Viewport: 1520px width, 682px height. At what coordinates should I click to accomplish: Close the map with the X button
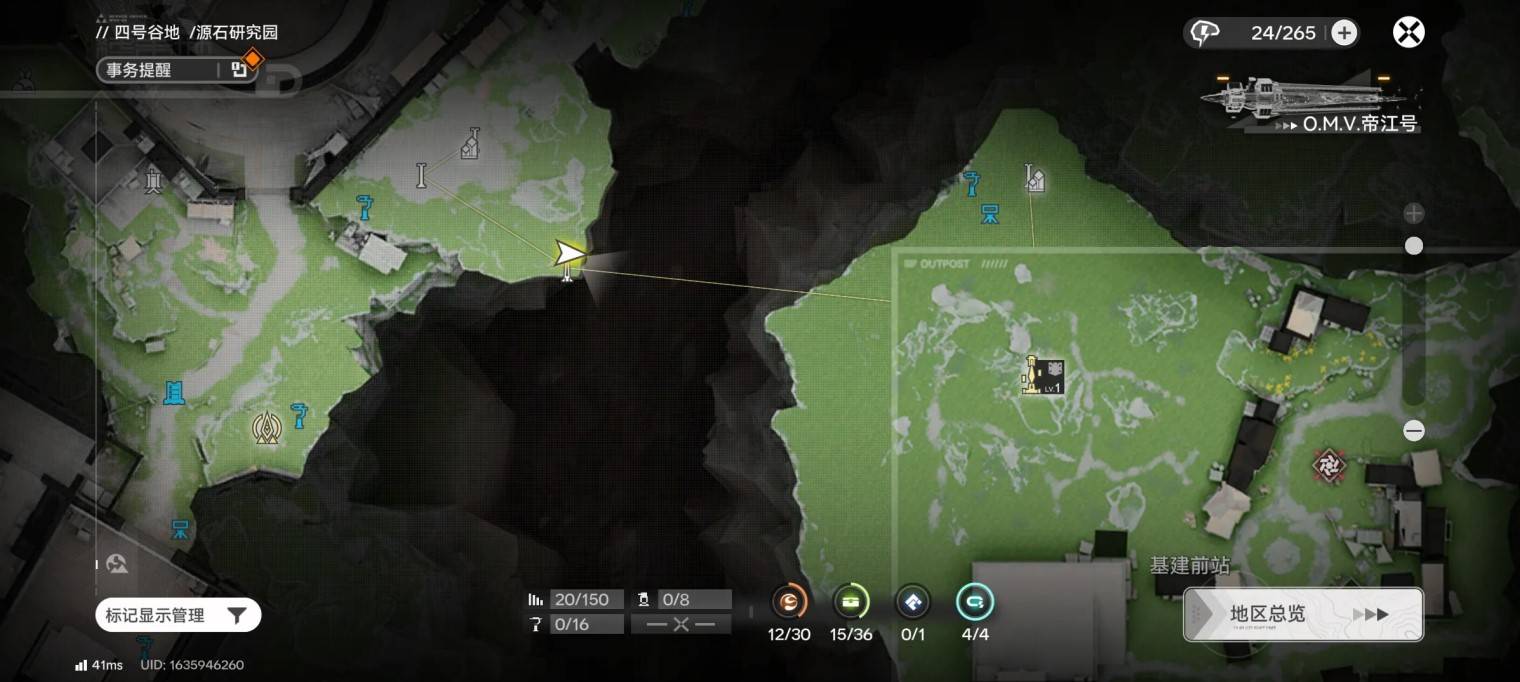coord(1408,33)
